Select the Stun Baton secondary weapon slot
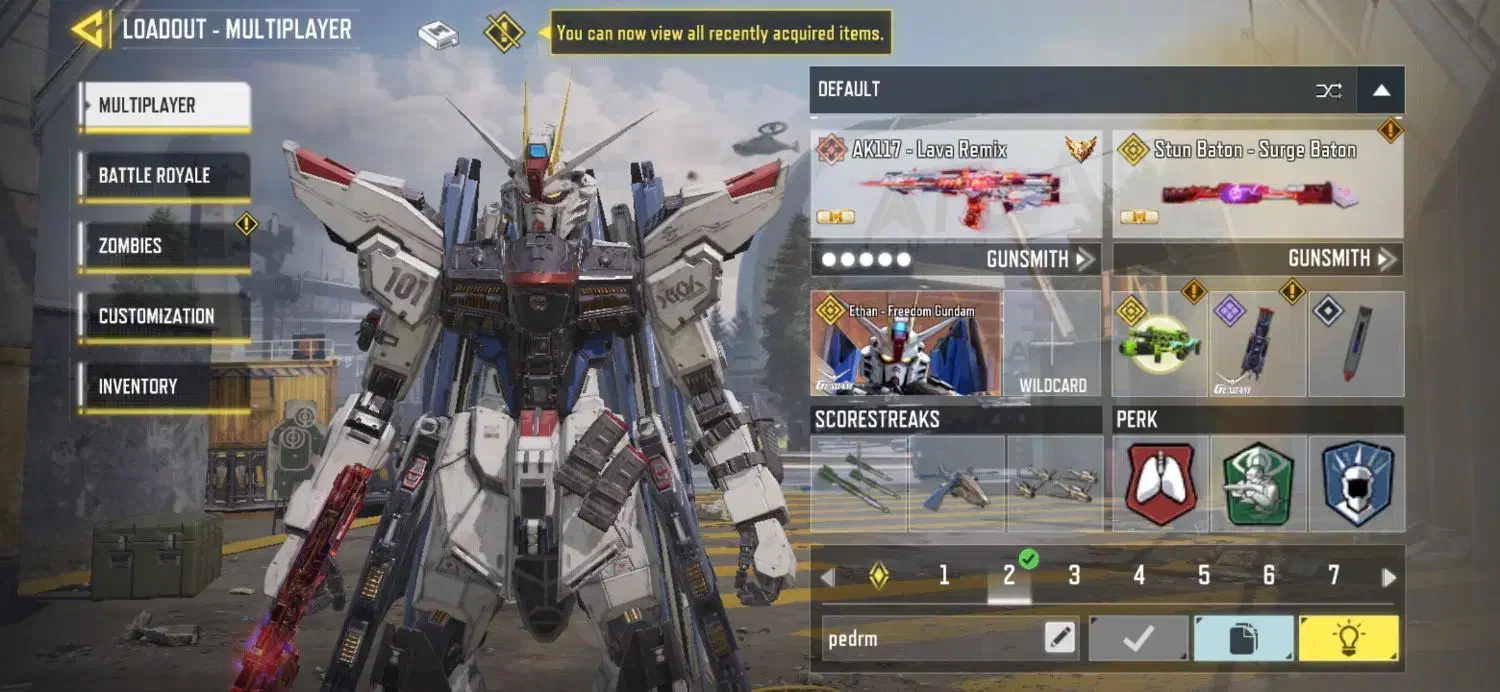 [1257, 185]
